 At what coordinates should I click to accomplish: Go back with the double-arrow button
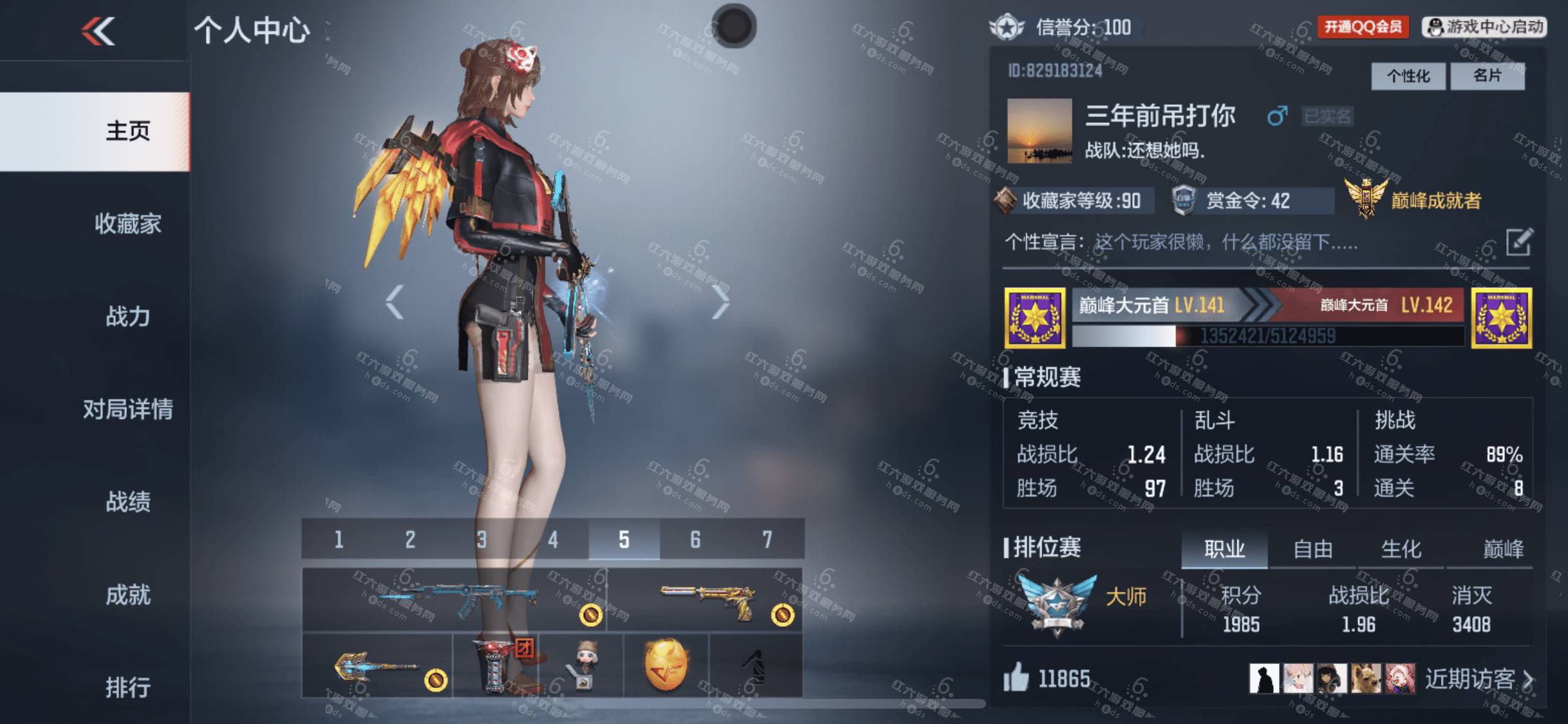[x=98, y=30]
